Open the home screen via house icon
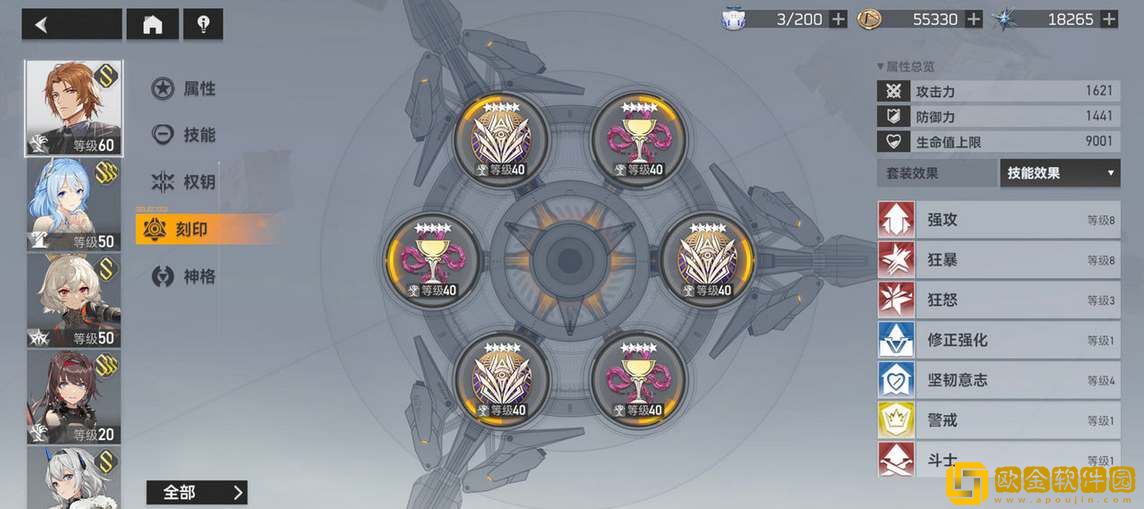 coord(153,24)
